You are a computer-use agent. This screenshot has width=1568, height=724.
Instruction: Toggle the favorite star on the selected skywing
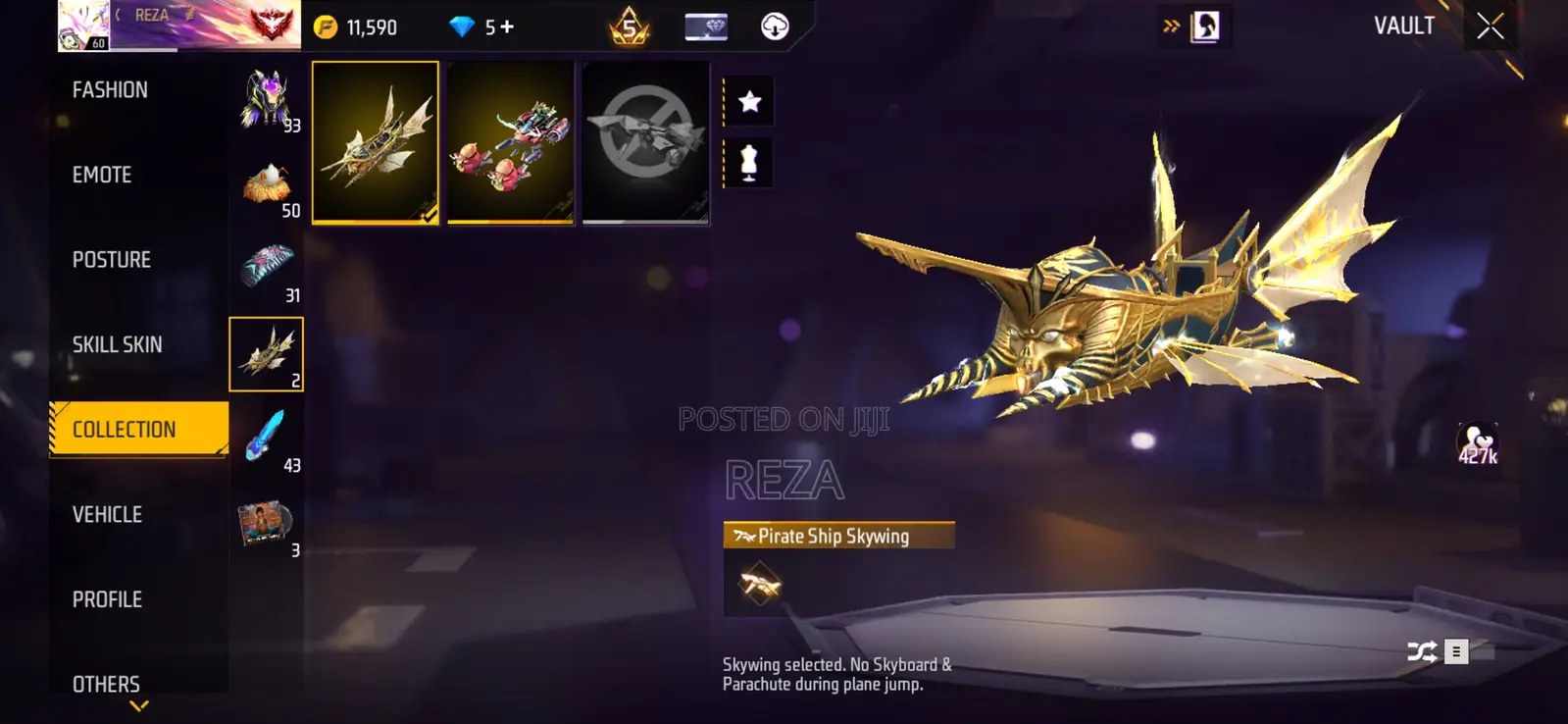tap(748, 100)
